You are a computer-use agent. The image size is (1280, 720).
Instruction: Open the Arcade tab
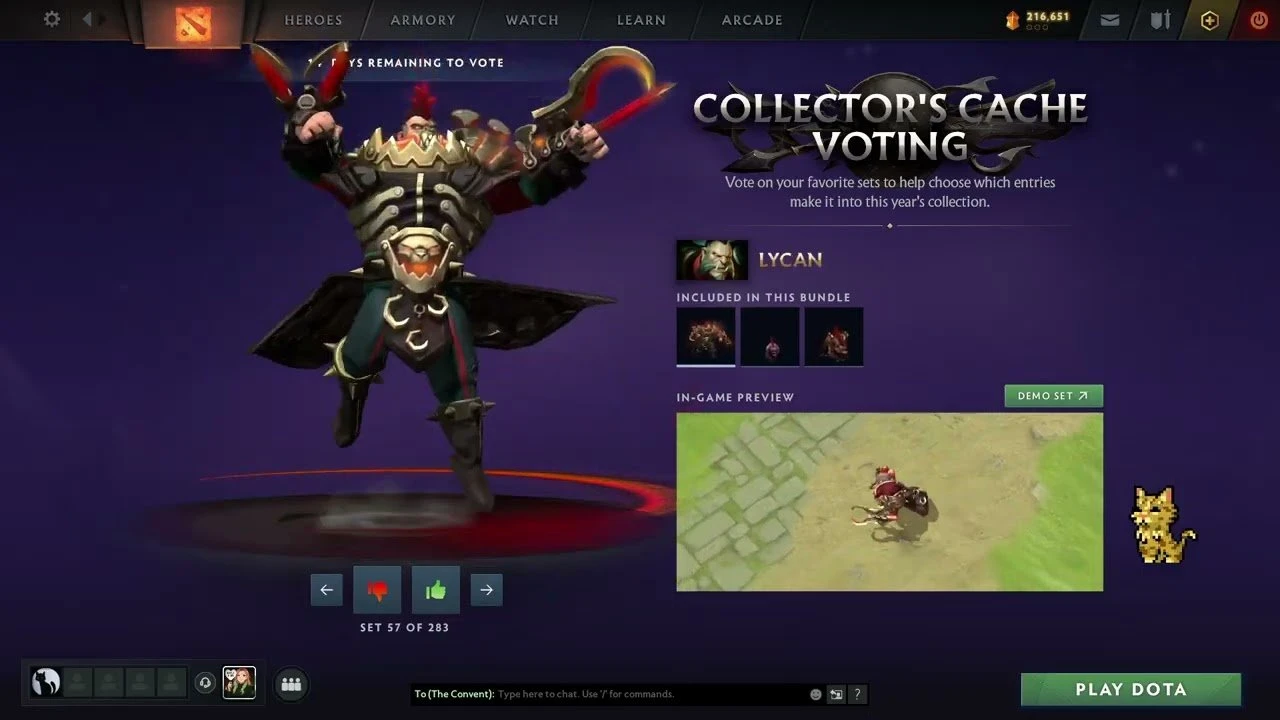pos(752,20)
